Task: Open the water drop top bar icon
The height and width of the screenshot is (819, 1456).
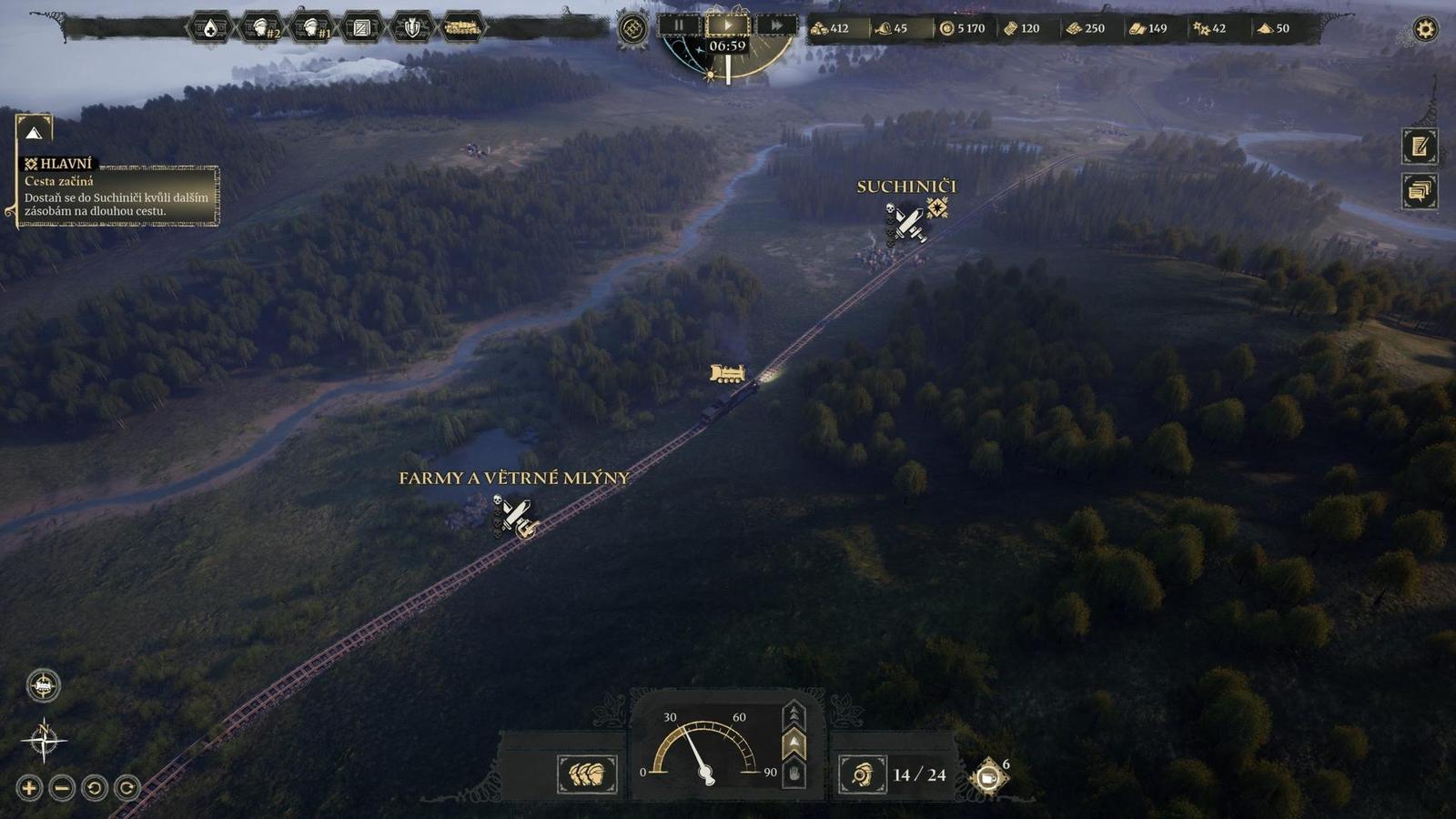Action: [210, 28]
